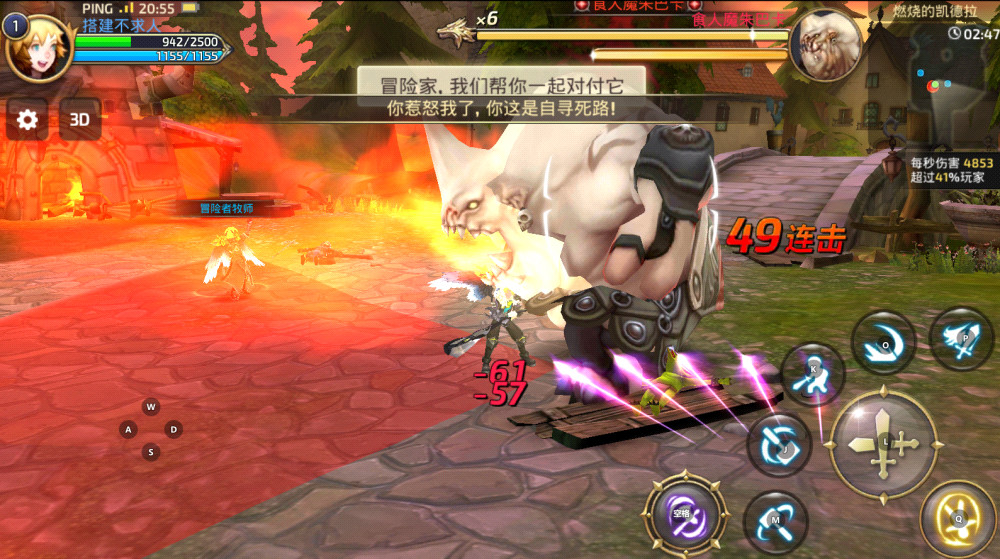Click the D key on the movement pad
Screen dimensions: 1000x559
coord(174,430)
